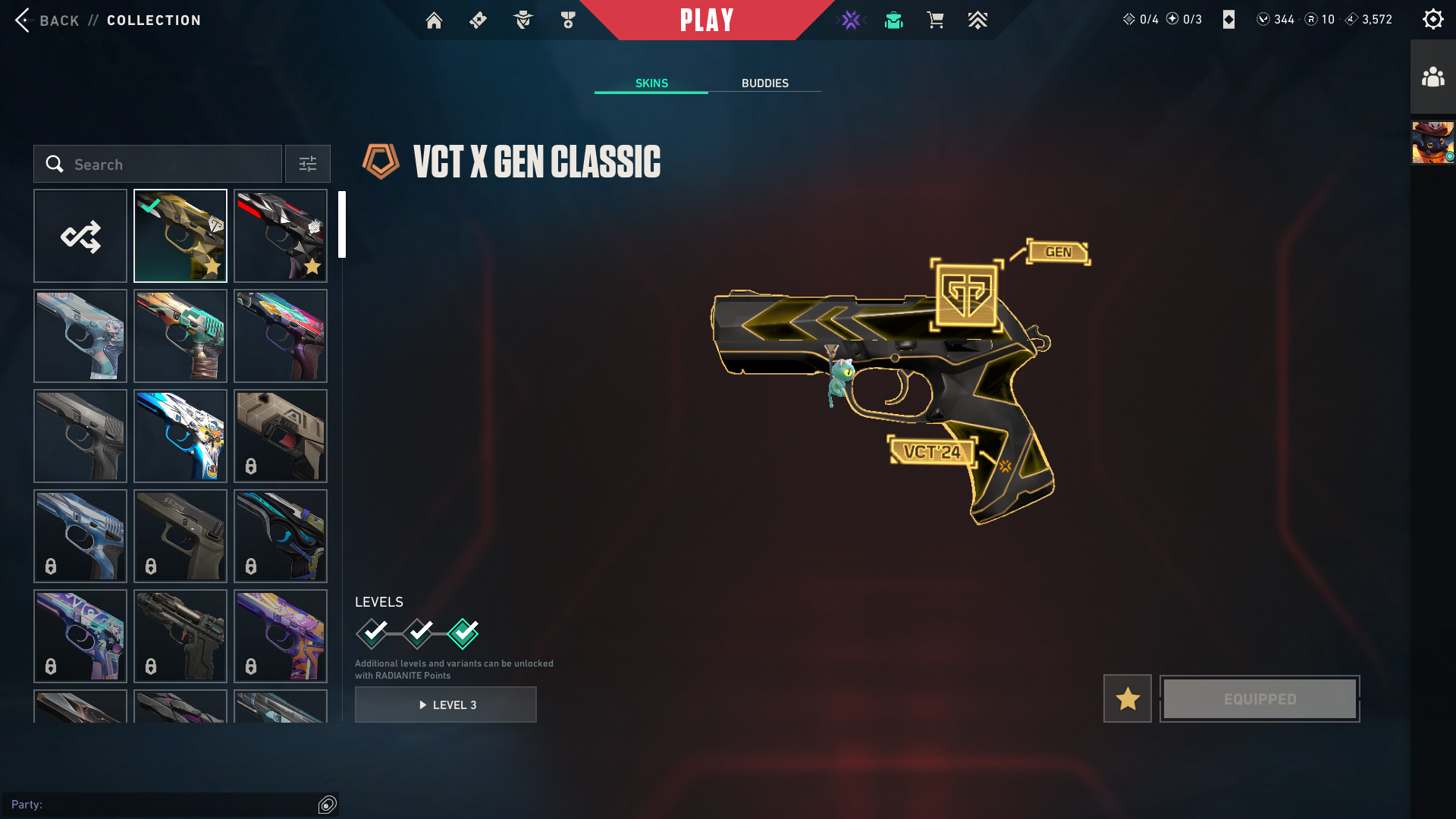
Task: Open the settings gear
Action: tap(1432, 20)
